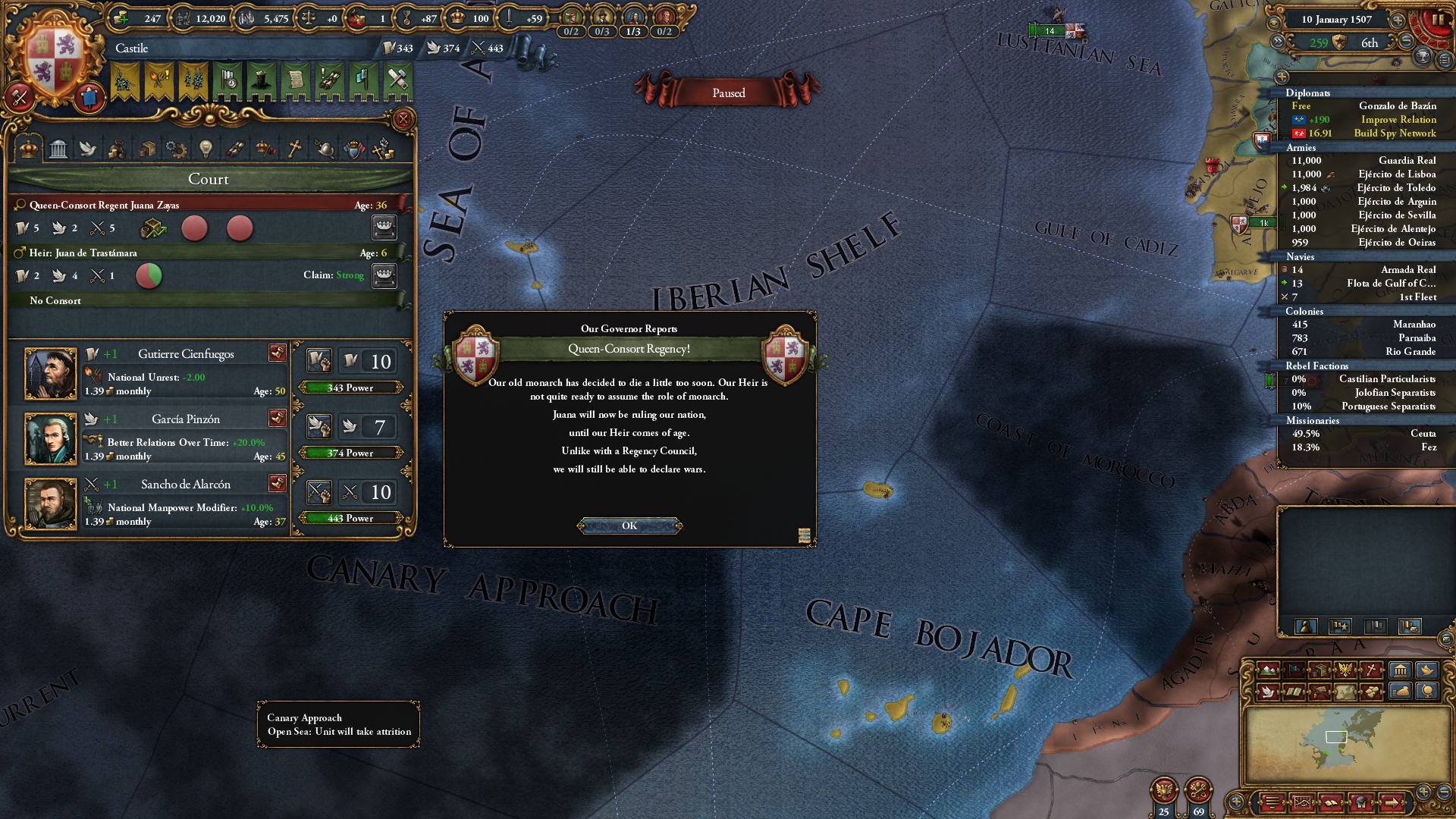This screenshot has height=819, width=1456.
Task: Click the heir's crown button
Action: point(384,275)
